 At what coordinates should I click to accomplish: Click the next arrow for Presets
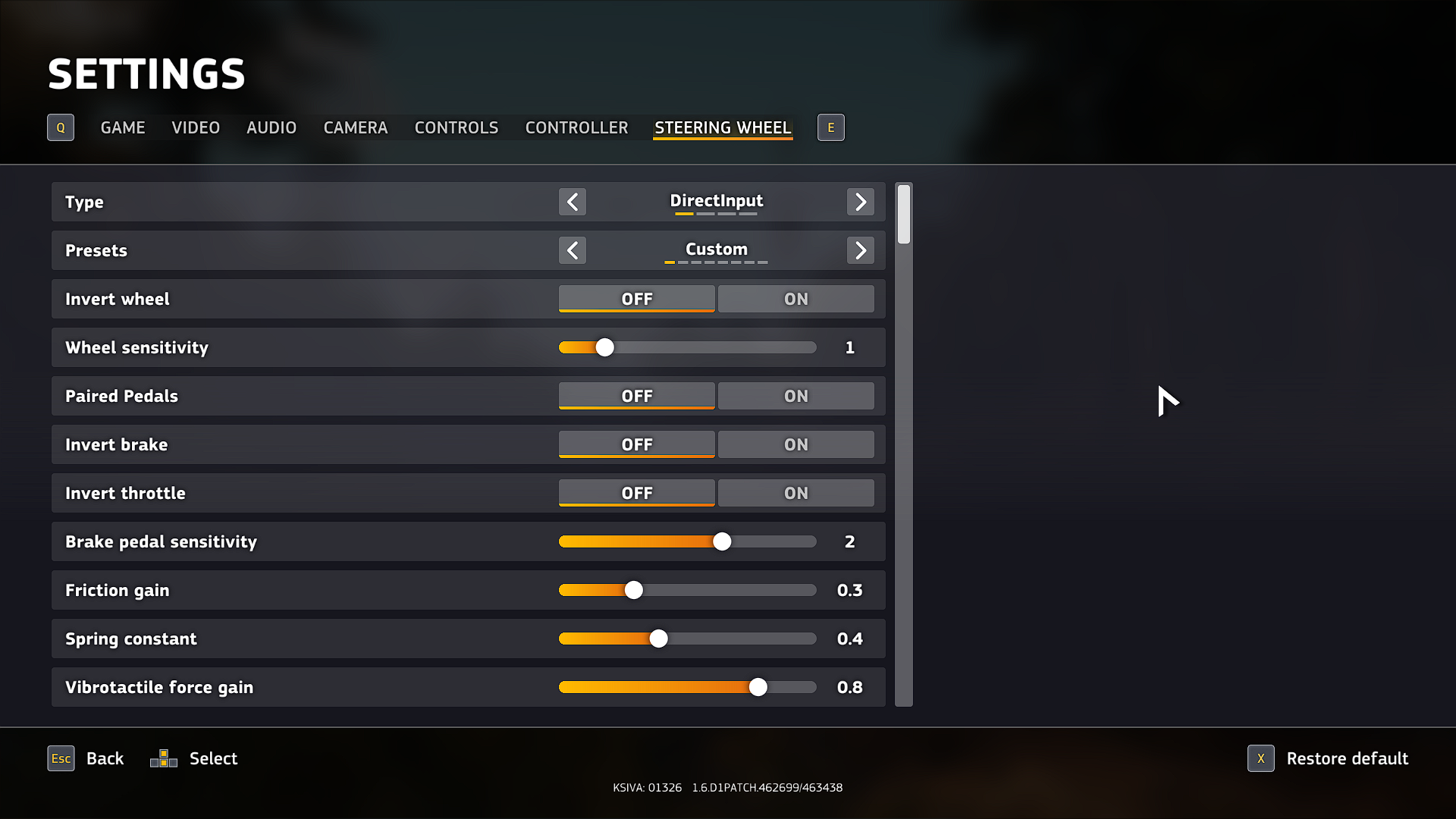[x=860, y=250]
